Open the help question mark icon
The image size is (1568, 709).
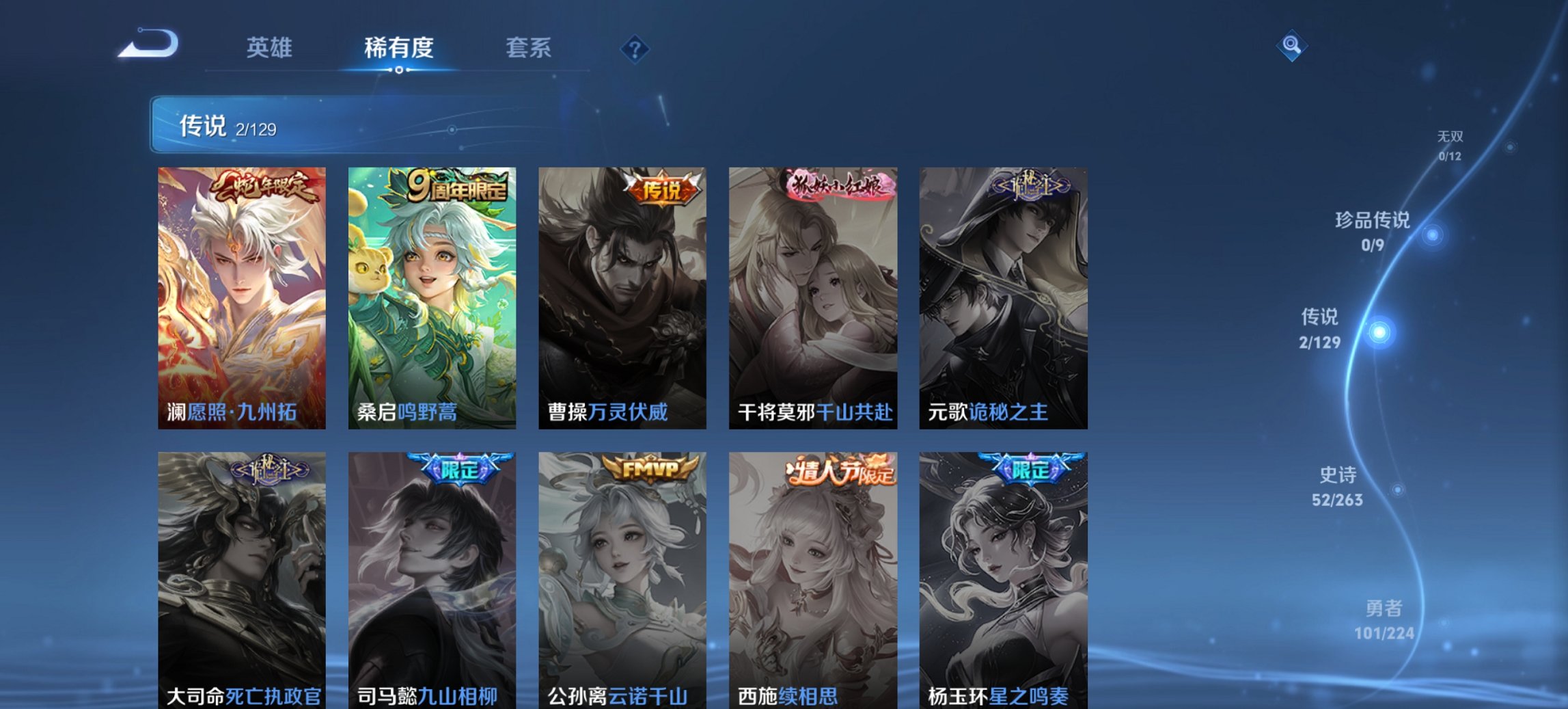tap(635, 48)
